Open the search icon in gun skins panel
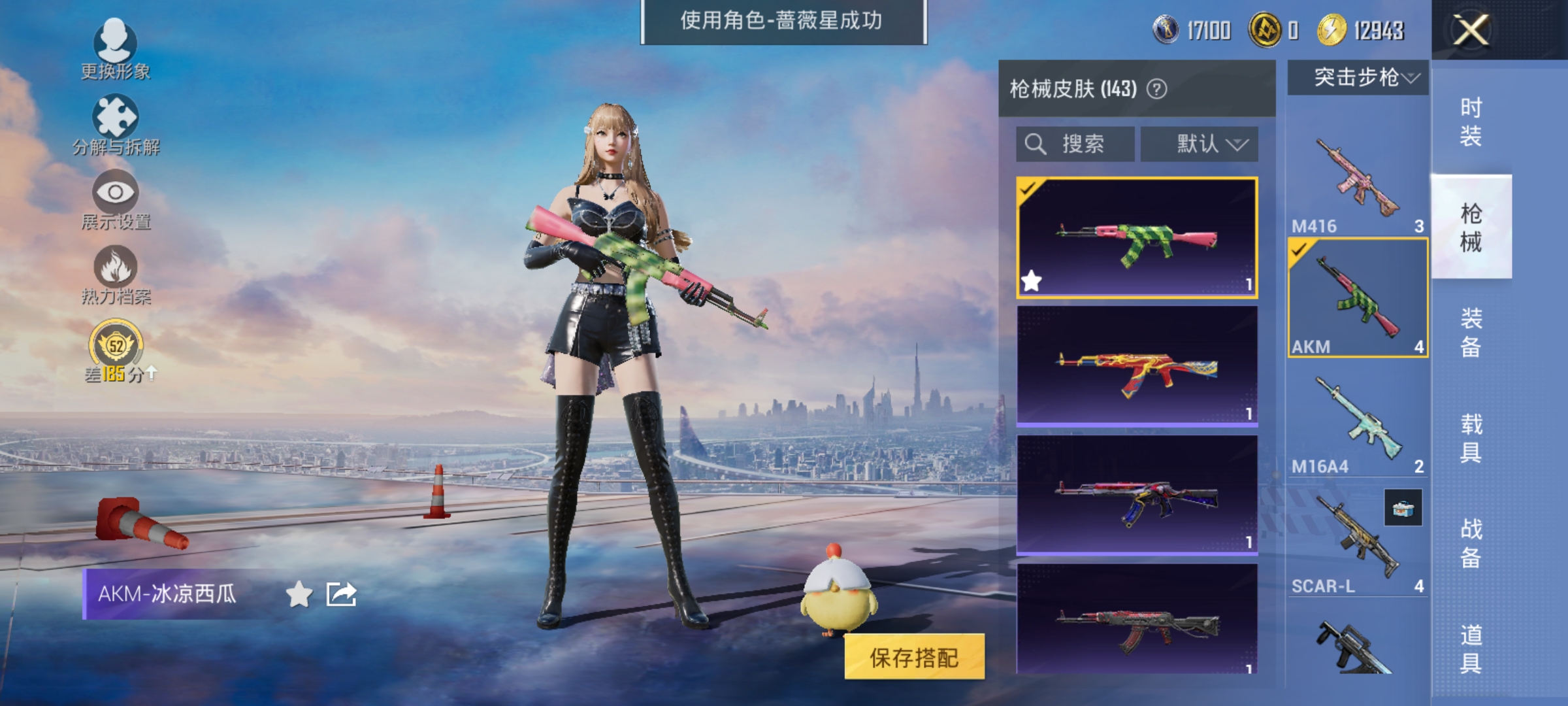This screenshot has width=1568, height=706. (x=1037, y=144)
